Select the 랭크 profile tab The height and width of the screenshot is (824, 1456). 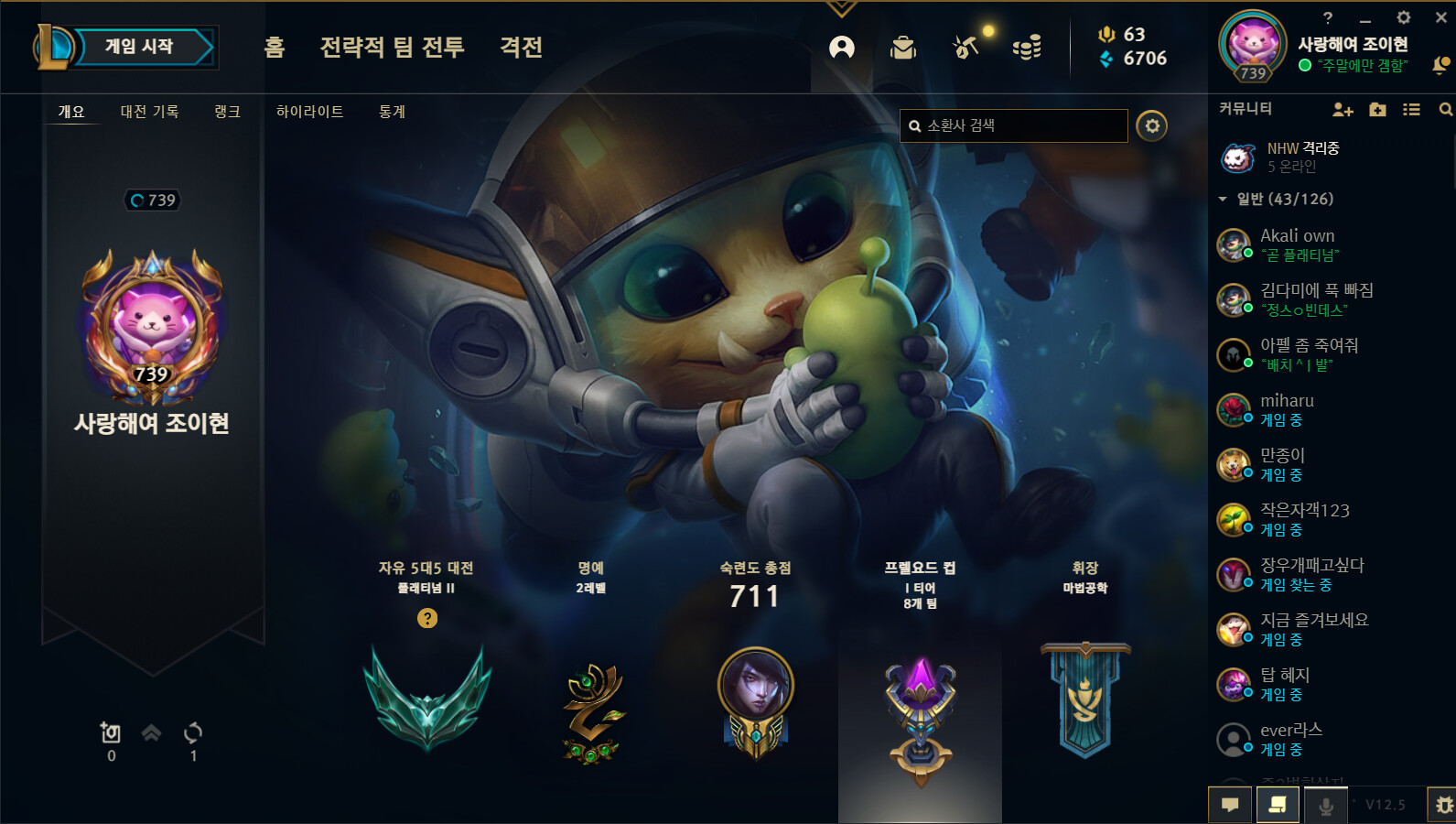click(227, 112)
